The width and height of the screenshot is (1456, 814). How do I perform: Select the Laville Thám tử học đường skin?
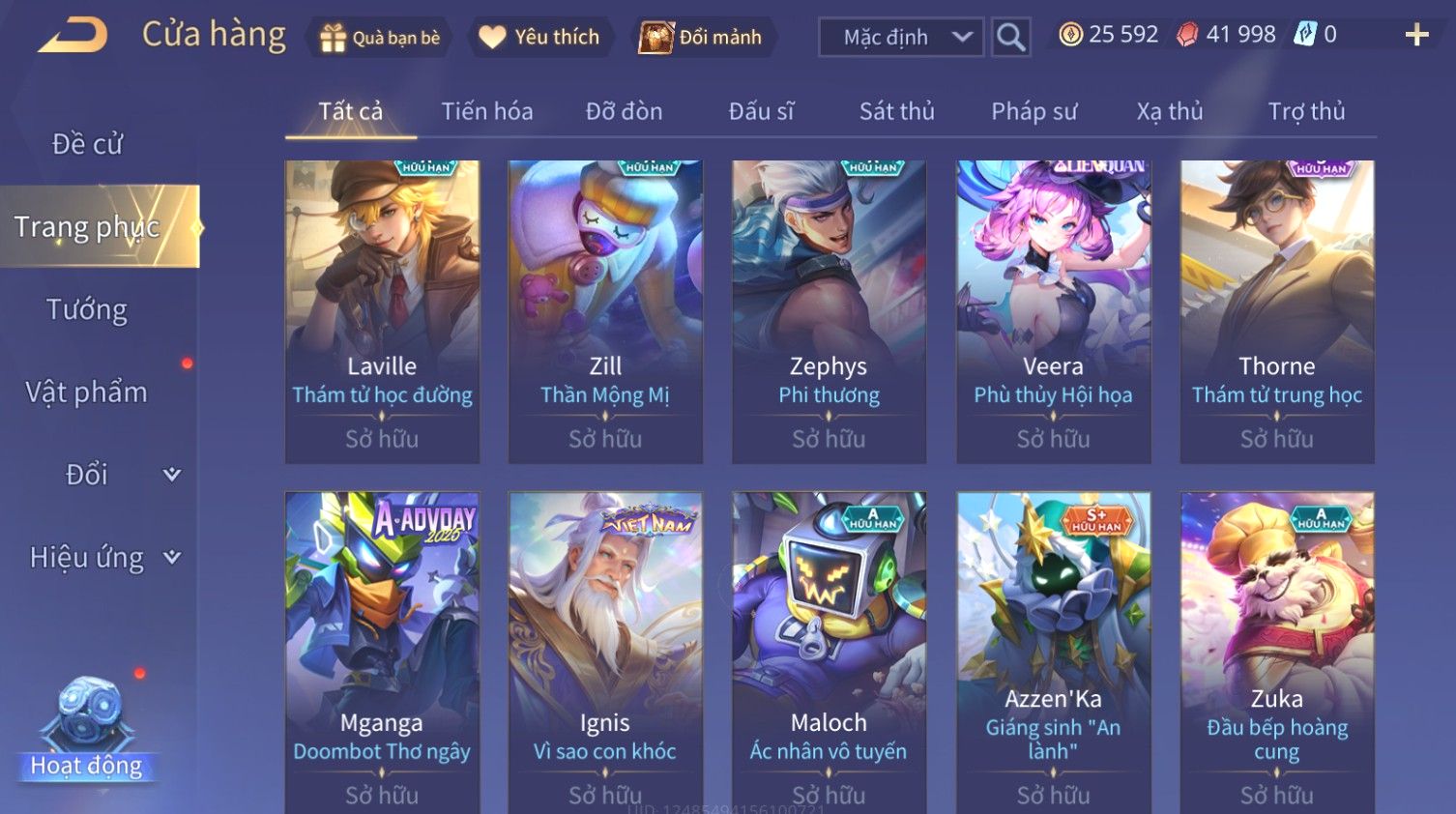(382, 311)
